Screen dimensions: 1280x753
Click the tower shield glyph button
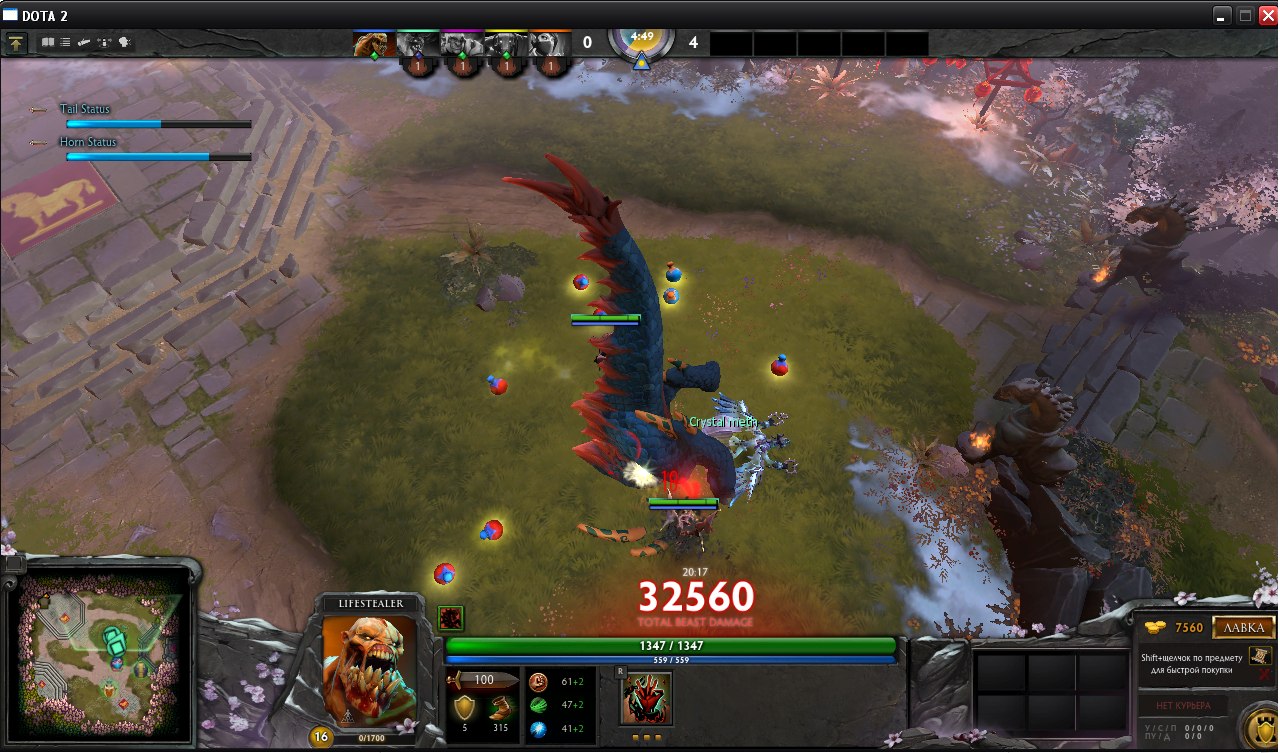tap(1261, 726)
